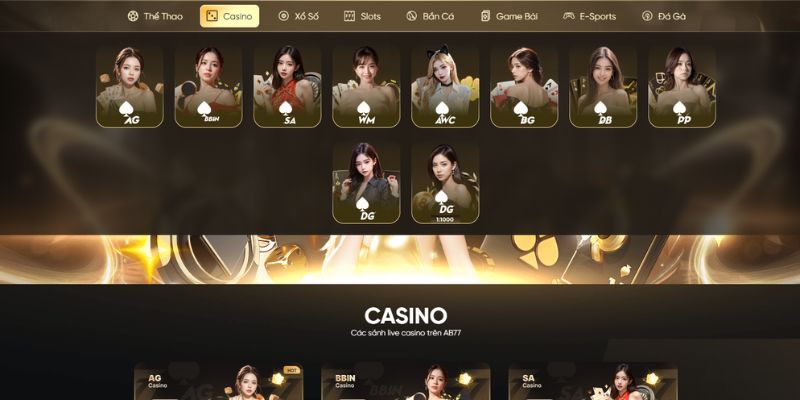Open the WM dealer tile
The height and width of the screenshot is (400, 800).
coord(366,87)
